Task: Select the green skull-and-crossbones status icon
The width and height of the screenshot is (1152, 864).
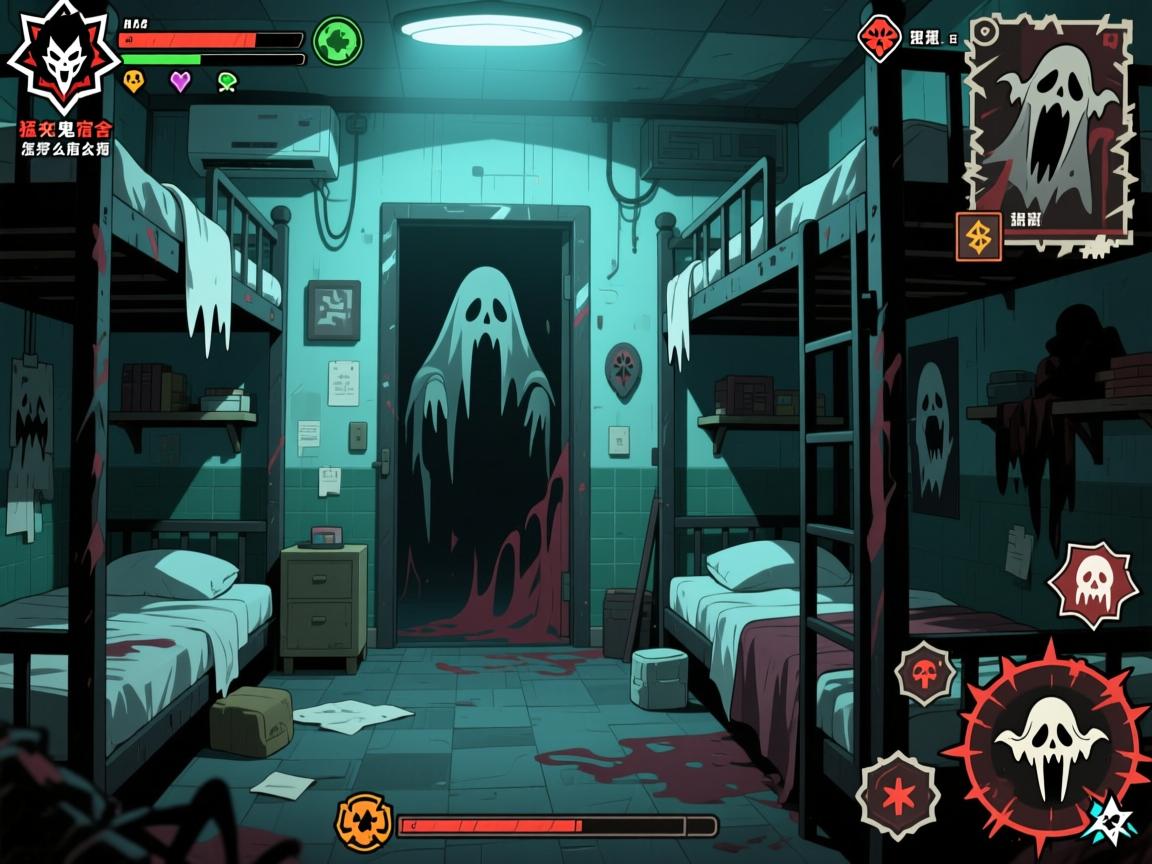Action: click(x=228, y=82)
